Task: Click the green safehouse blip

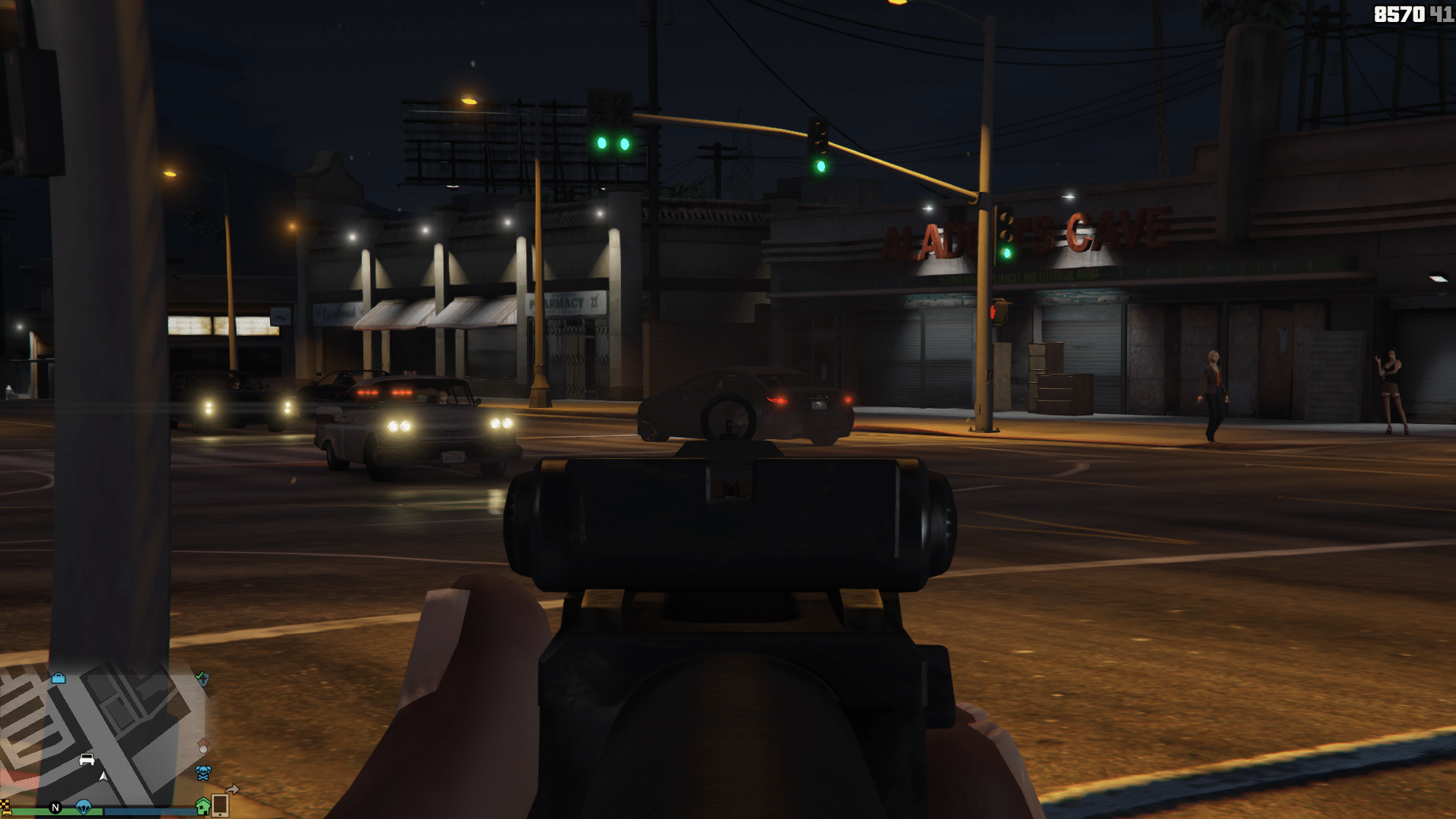Action: click(x=202, y=806)
